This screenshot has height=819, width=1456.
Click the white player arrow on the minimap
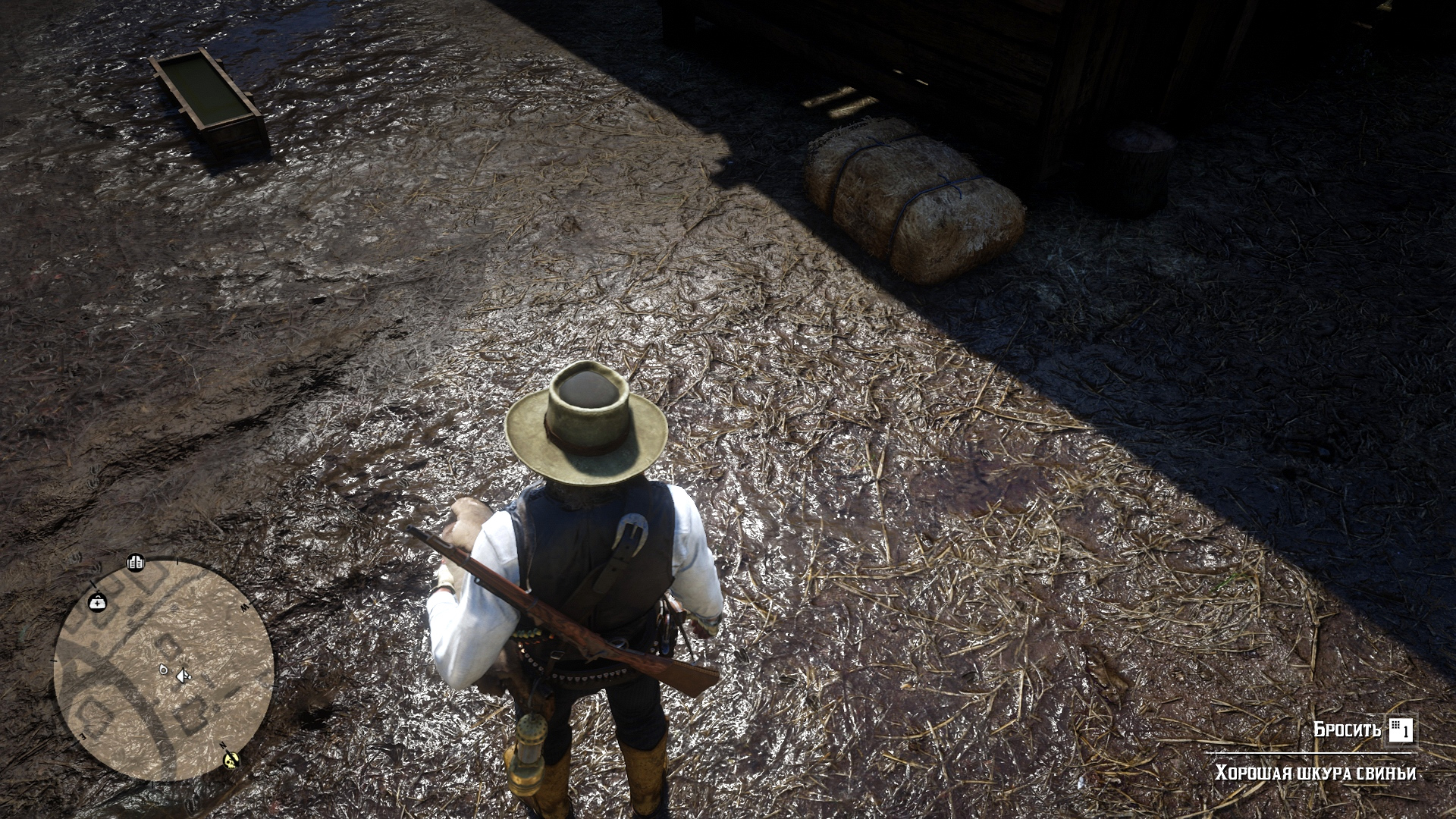pos(182,675)
